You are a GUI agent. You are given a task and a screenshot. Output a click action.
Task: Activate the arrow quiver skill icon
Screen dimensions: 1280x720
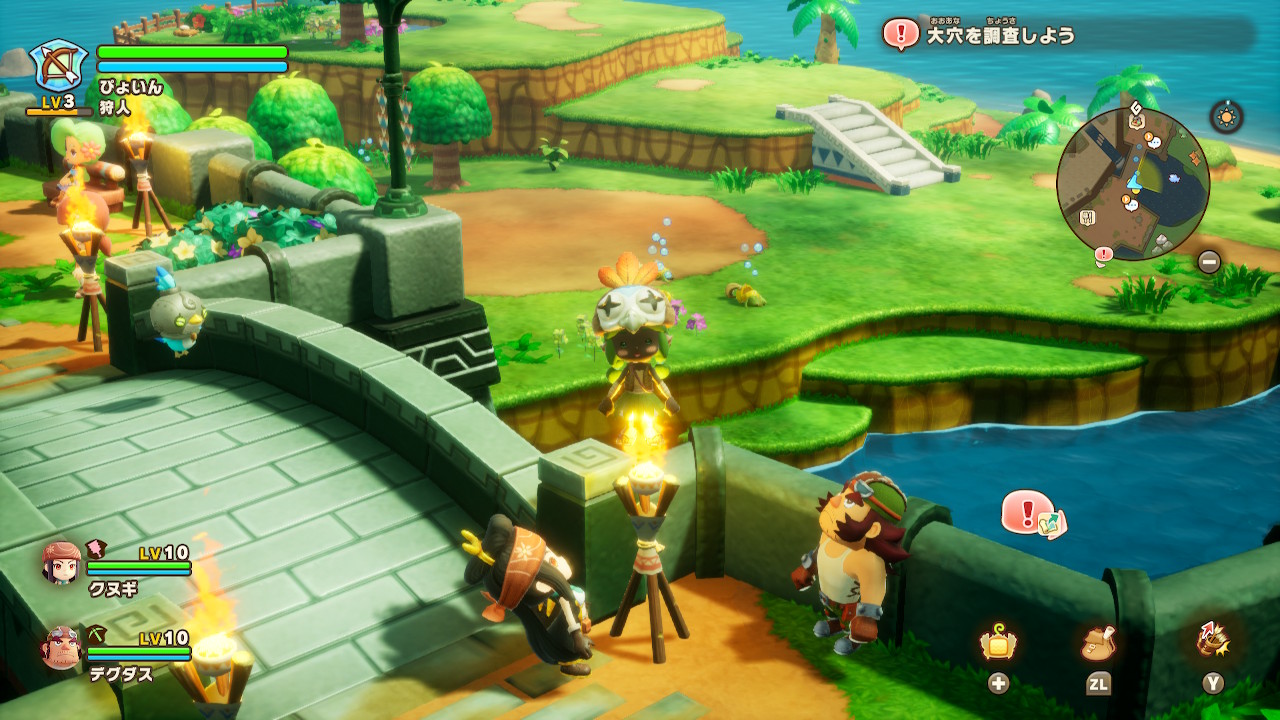click(1213, 640)
